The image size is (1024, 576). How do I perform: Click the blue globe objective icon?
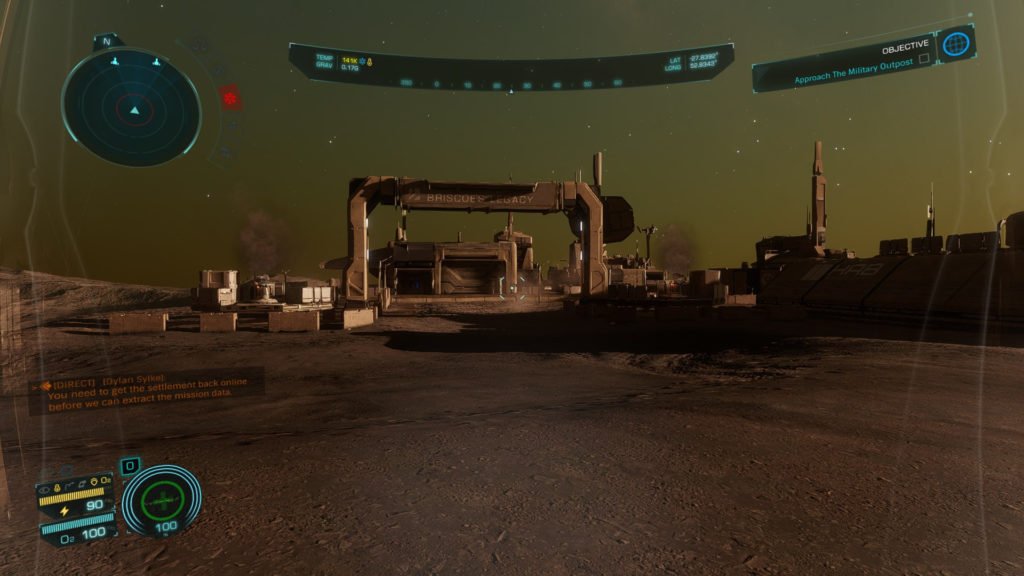[956, 44]
